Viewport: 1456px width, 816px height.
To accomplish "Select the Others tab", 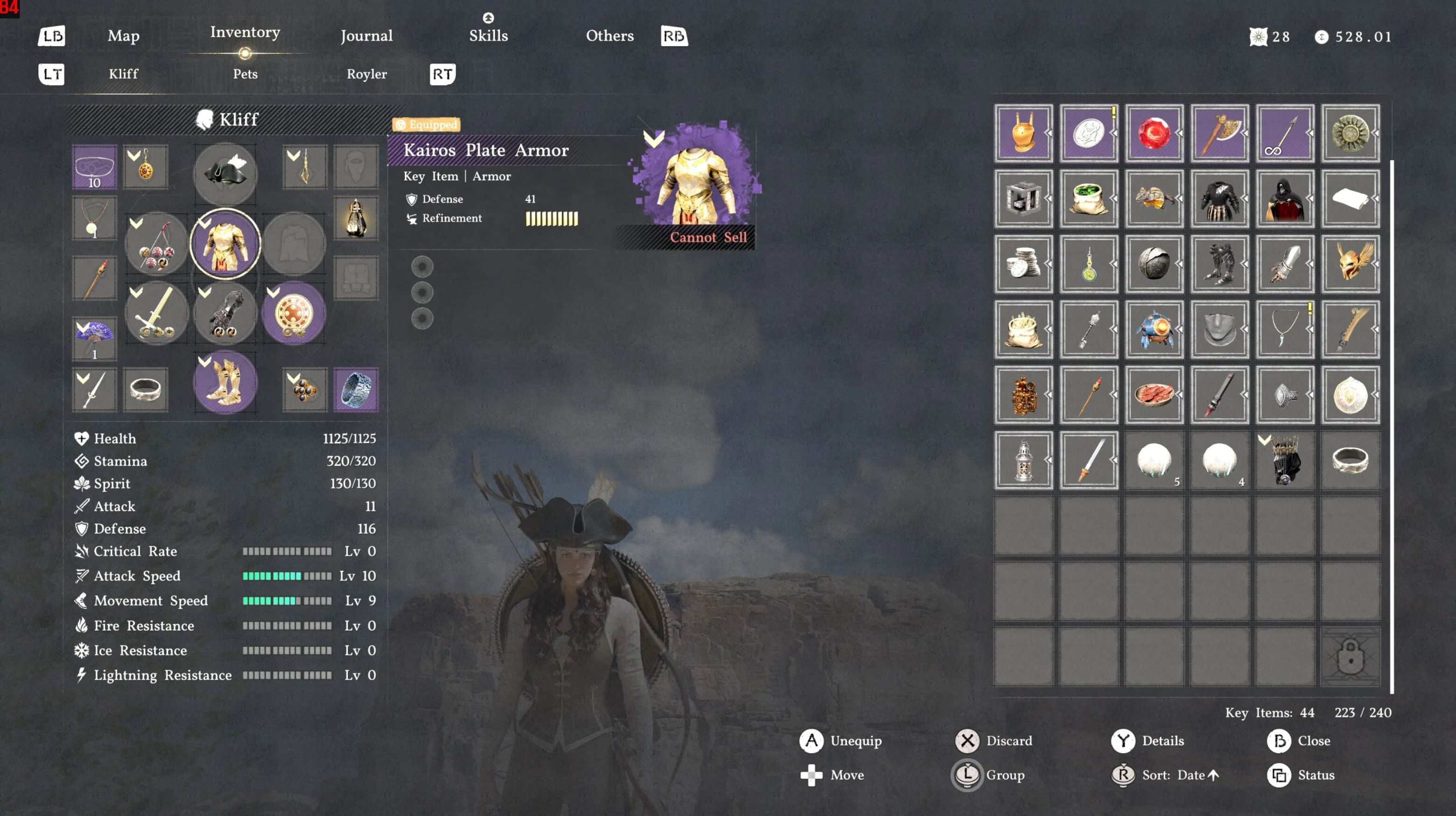I will (609, 35).
